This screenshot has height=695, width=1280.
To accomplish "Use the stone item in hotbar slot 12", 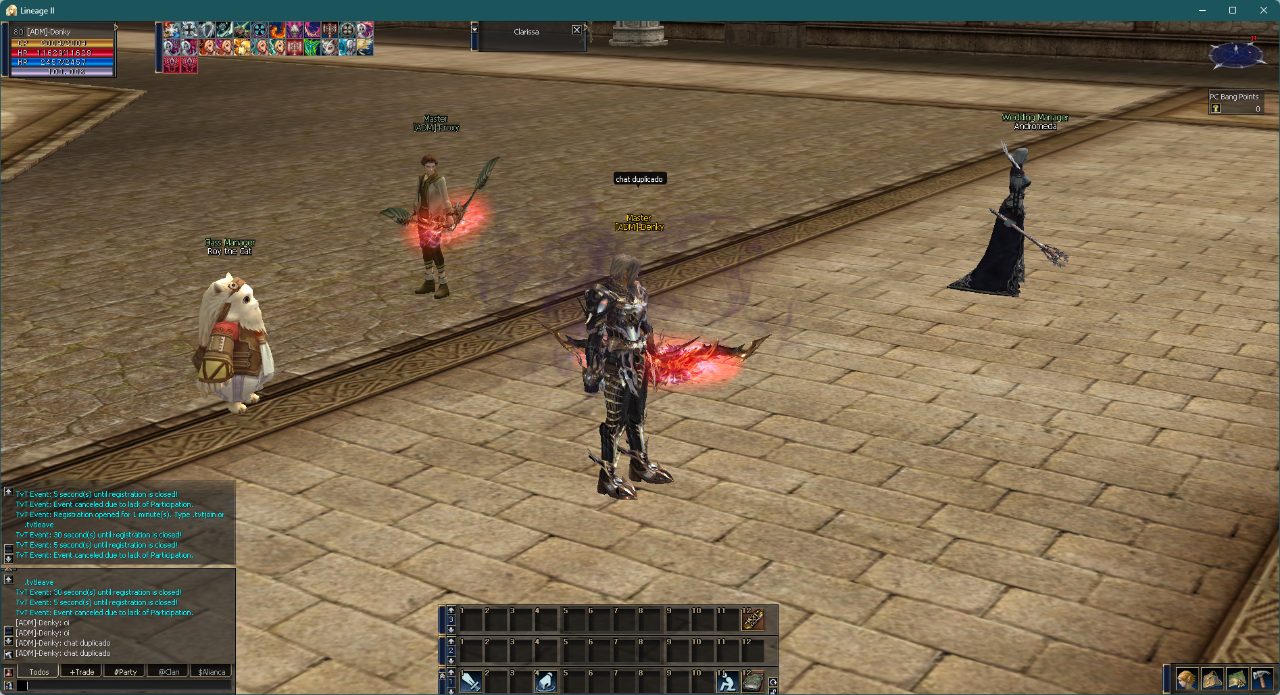I will coord(753,682).
